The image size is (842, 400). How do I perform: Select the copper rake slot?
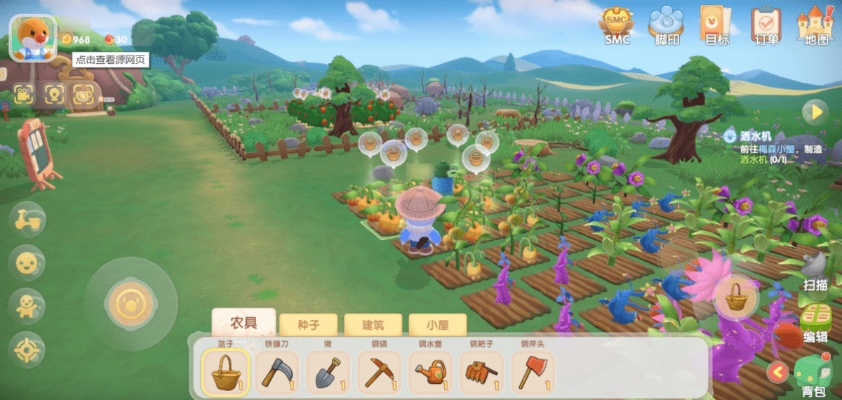[482, 371]
